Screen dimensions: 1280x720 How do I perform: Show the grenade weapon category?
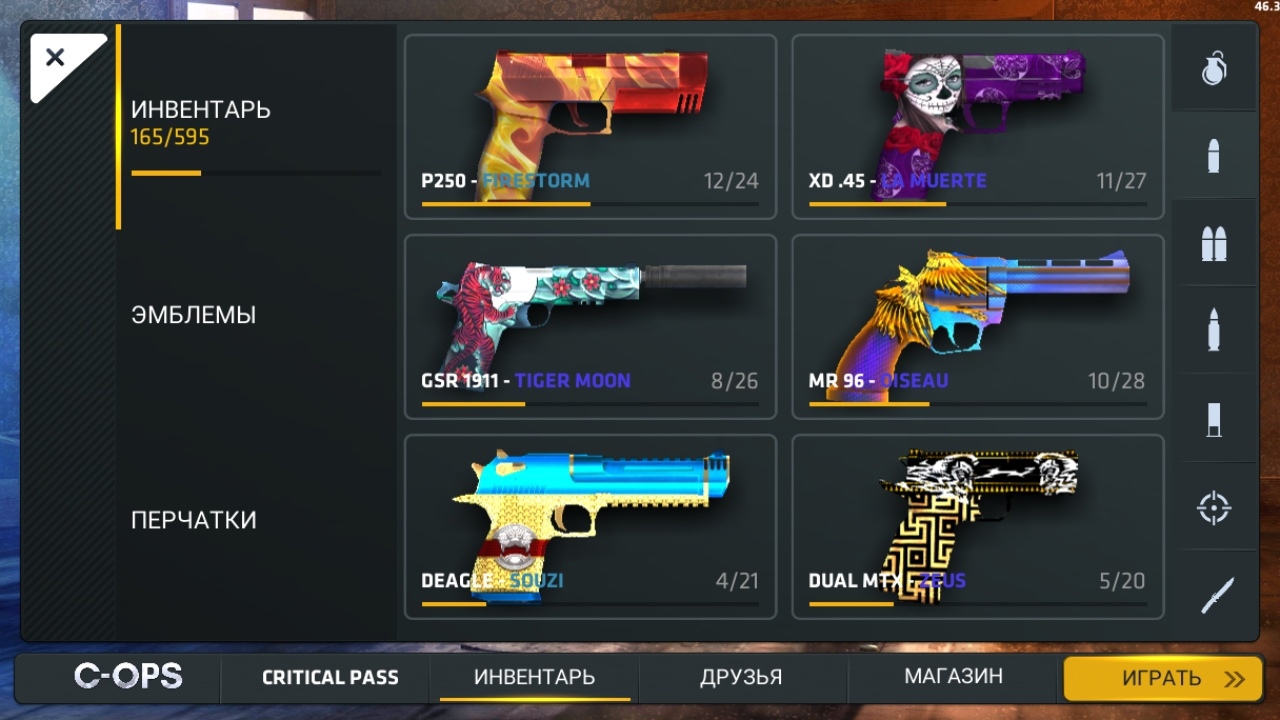(x=1214, y=68)
